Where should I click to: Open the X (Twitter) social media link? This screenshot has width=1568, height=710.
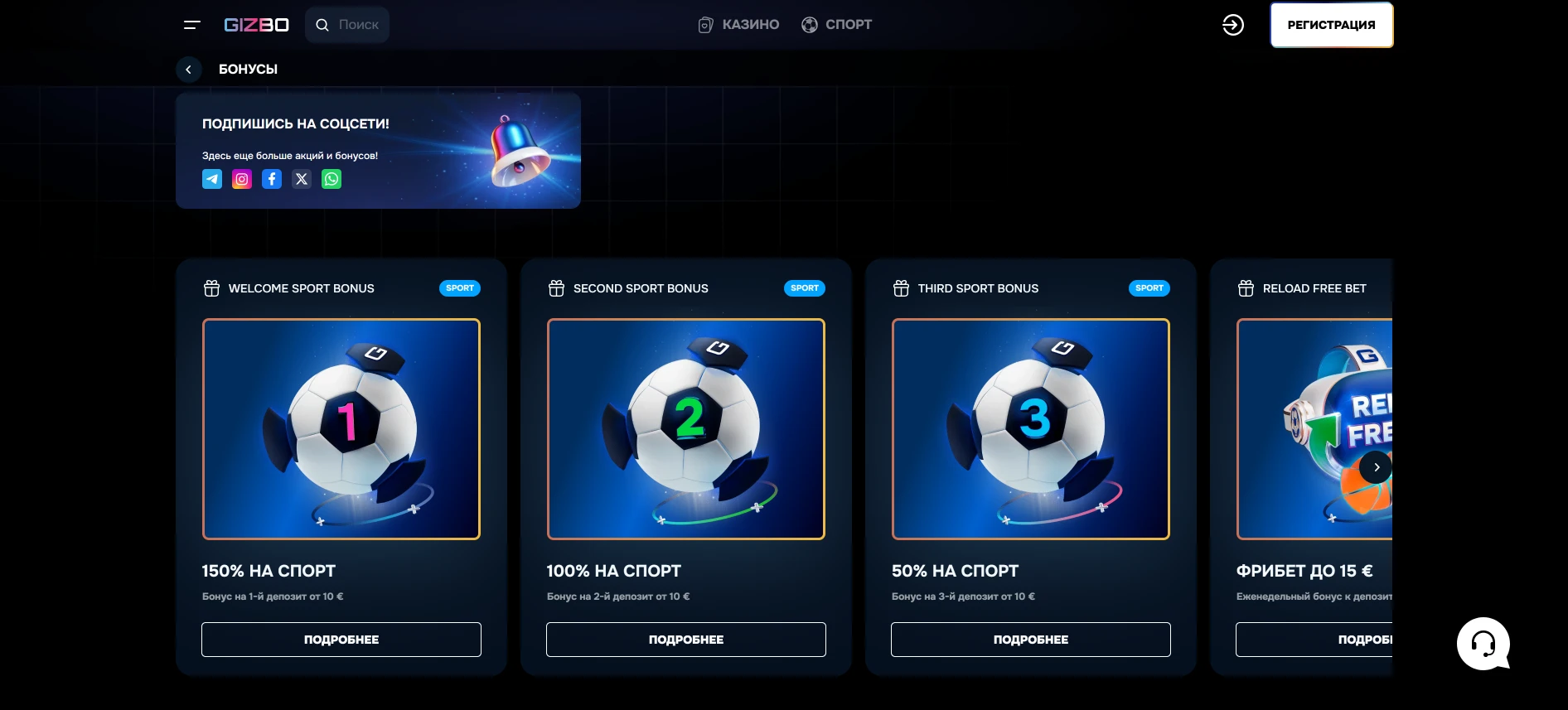[x=302, y=179]
